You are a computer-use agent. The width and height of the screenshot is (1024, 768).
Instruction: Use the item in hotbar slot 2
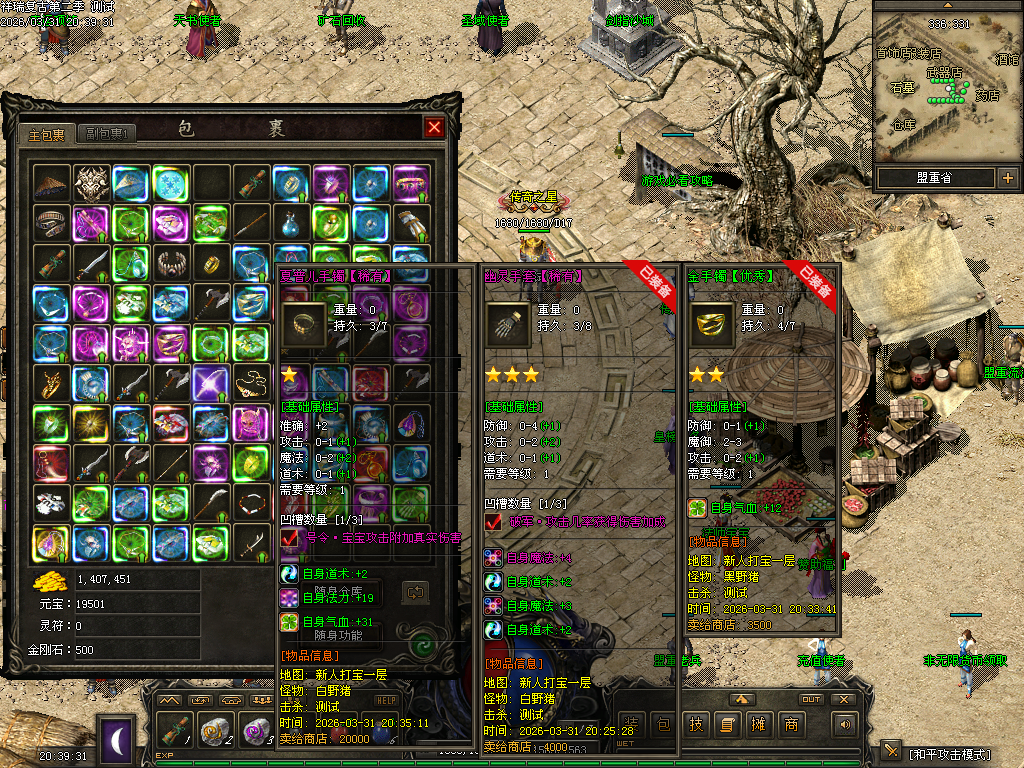214,730
